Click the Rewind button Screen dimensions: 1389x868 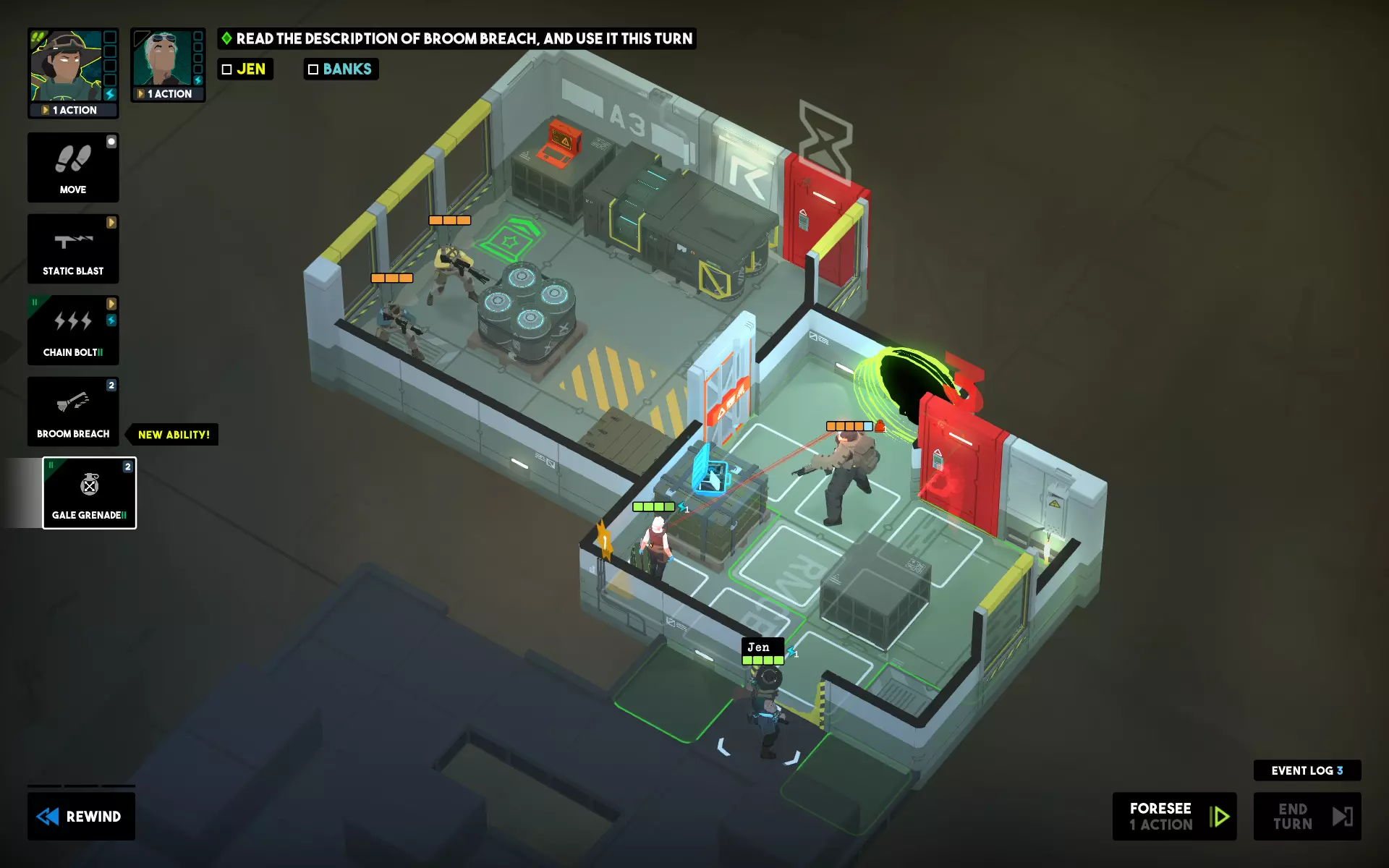[81, 816]
